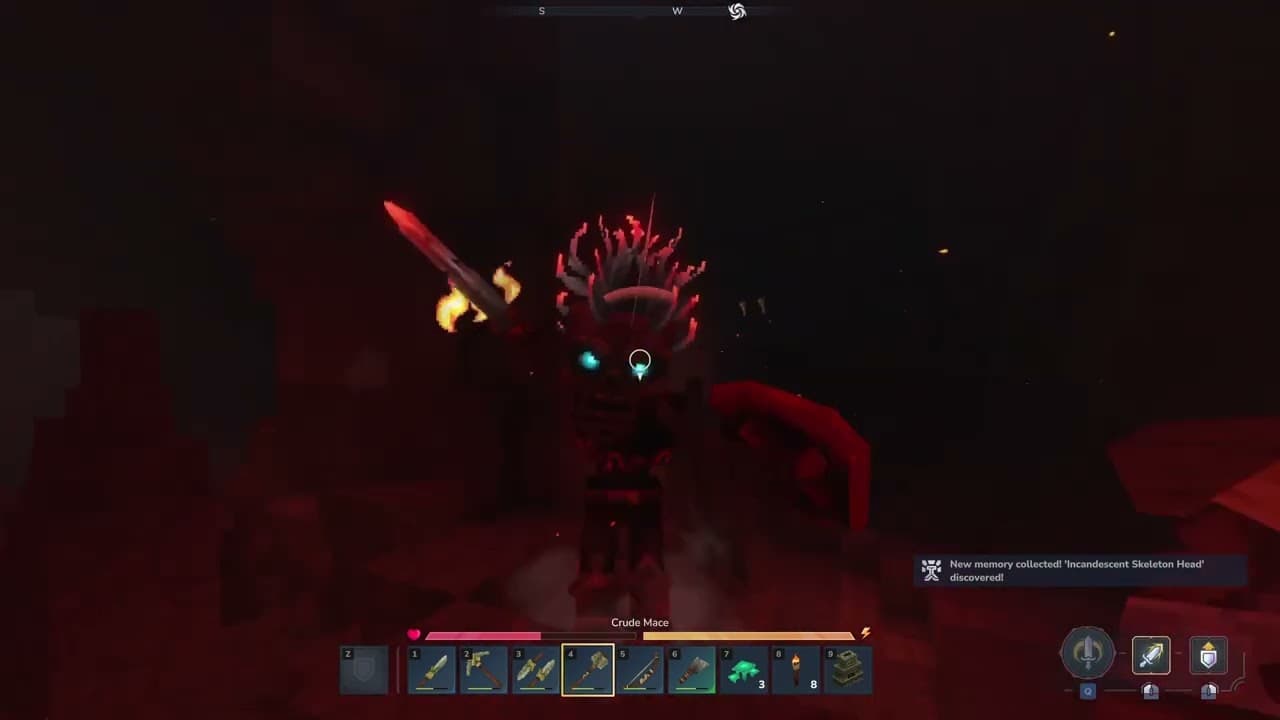Select the dual daggers in slot 3
Screen dimensions: 1280x720
pyautogui.click(x=536, y=670)
